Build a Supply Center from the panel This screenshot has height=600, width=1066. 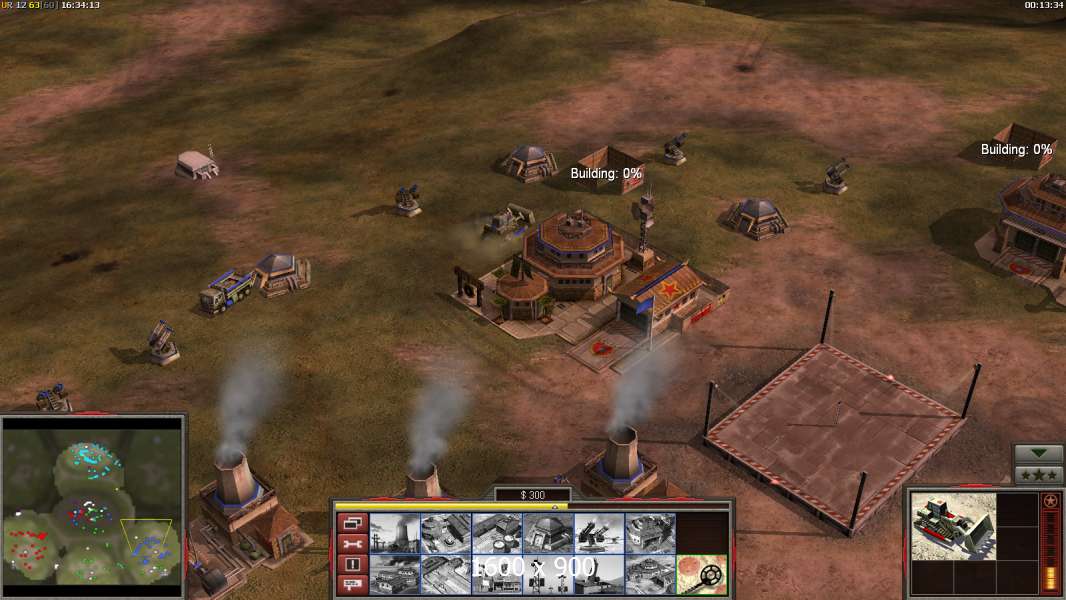pos(496,533)
